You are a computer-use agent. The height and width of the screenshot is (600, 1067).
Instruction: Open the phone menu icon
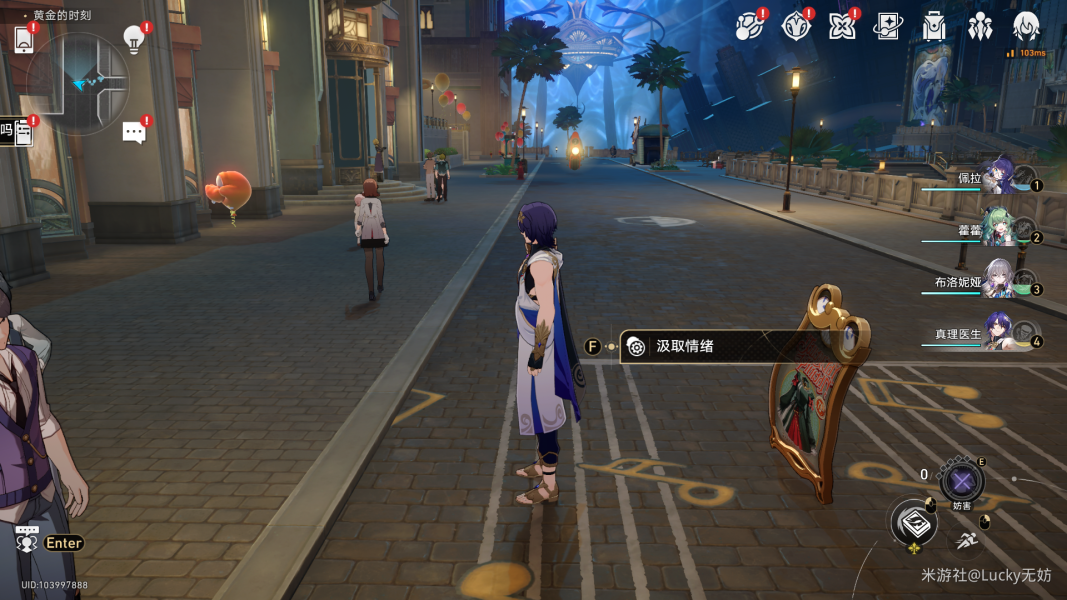tap(25, 40)
